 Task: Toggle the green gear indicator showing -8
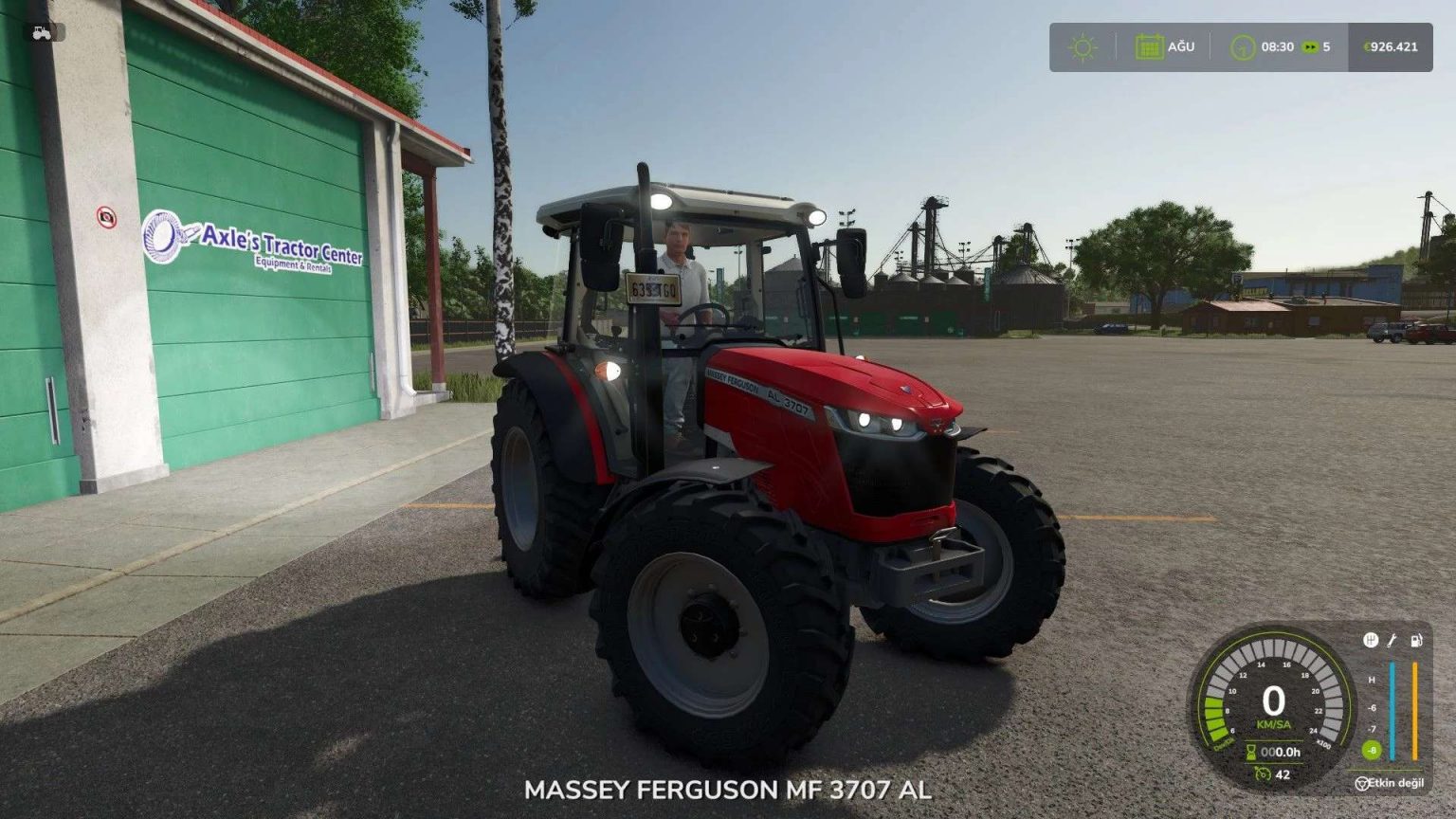point(1372,749)
